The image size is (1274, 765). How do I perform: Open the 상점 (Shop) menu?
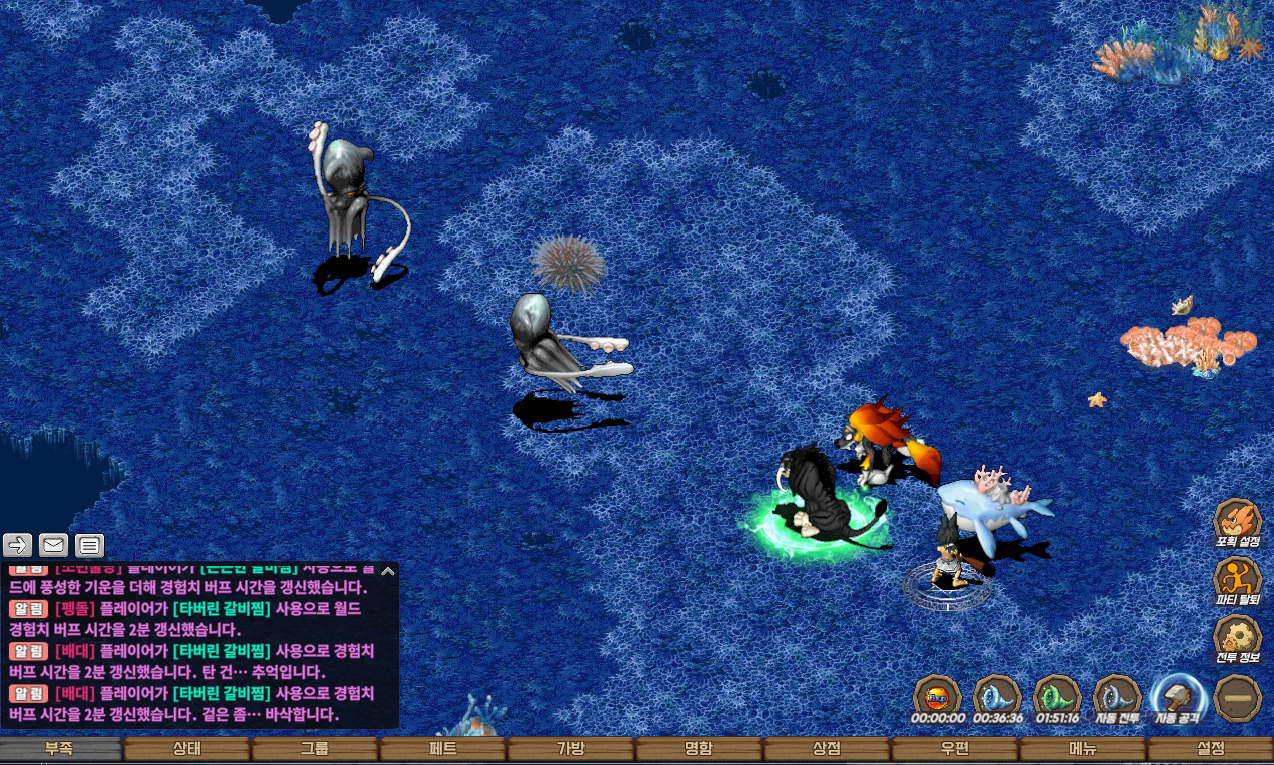827,748
